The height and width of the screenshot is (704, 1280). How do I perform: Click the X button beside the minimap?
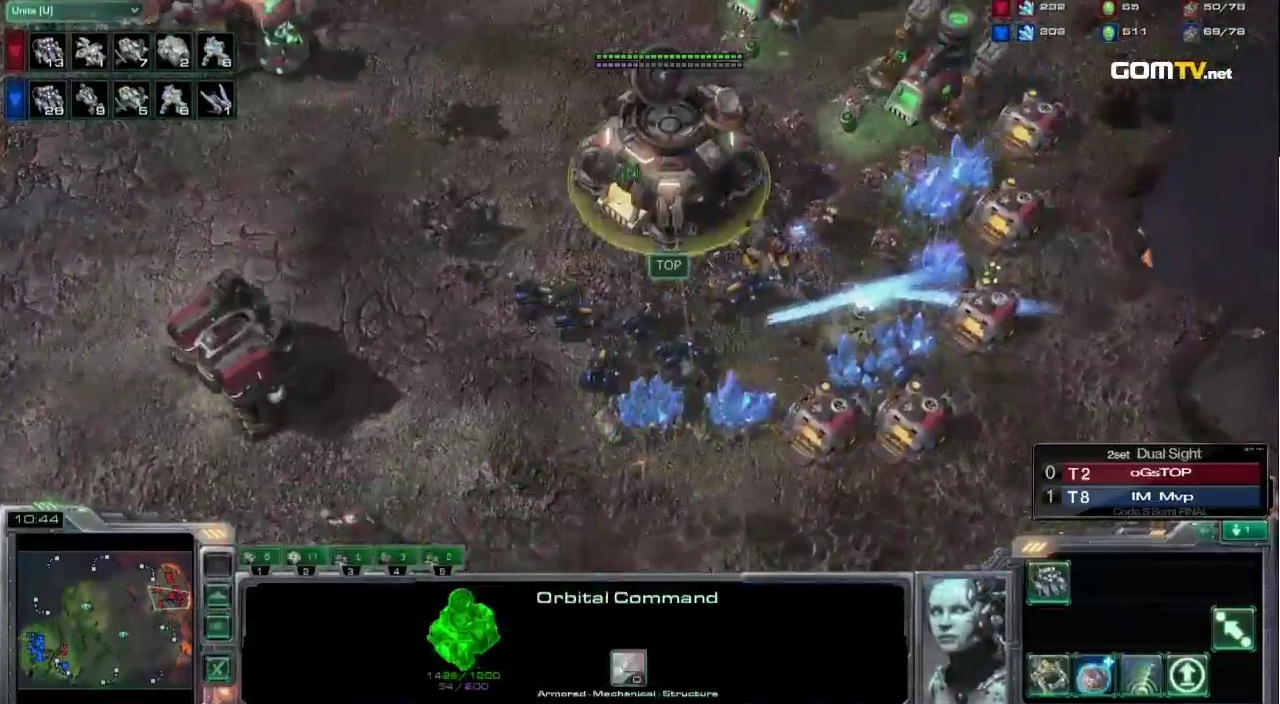tap(218, 668)
